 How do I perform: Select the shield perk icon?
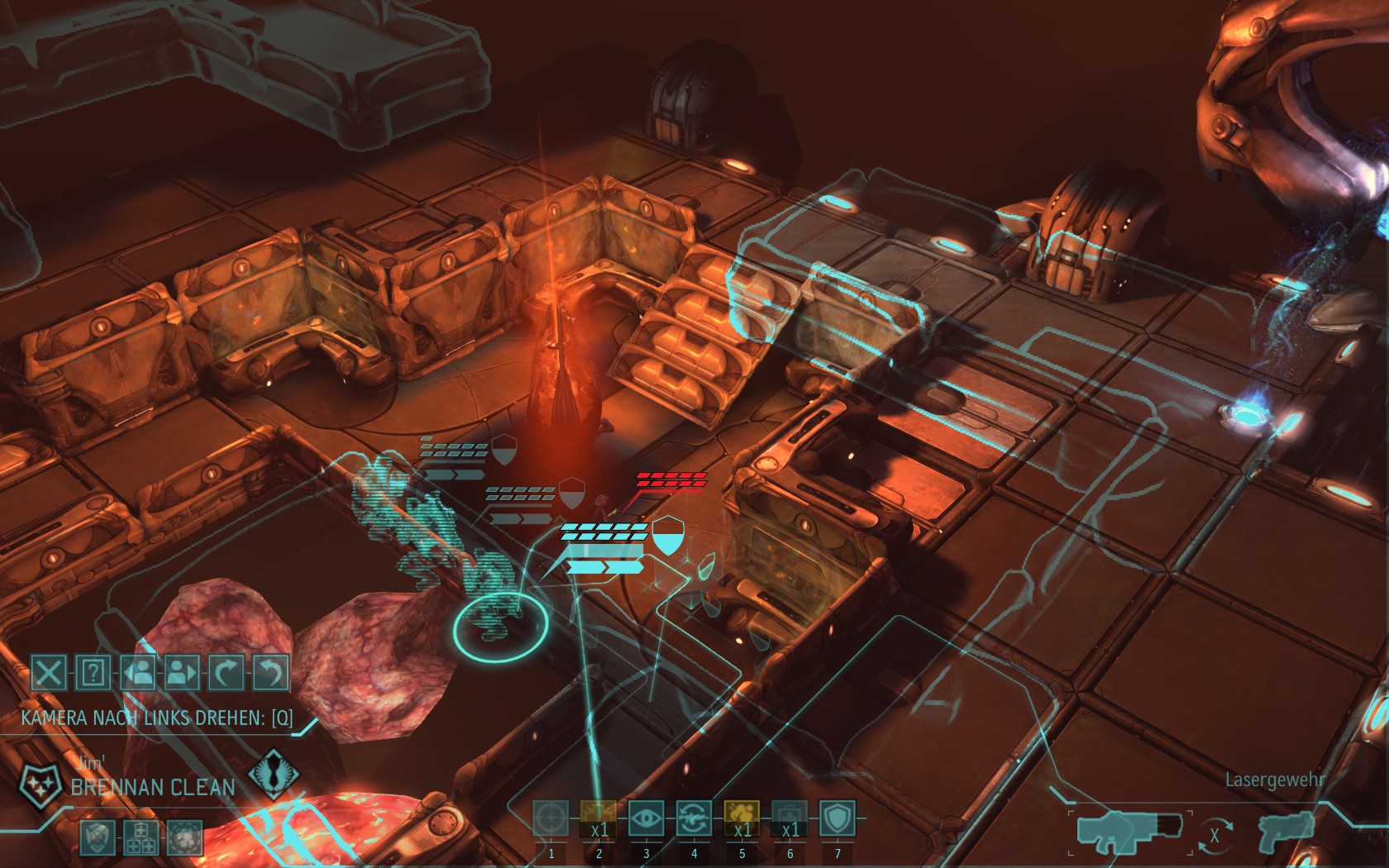click(x=97, y=837)
